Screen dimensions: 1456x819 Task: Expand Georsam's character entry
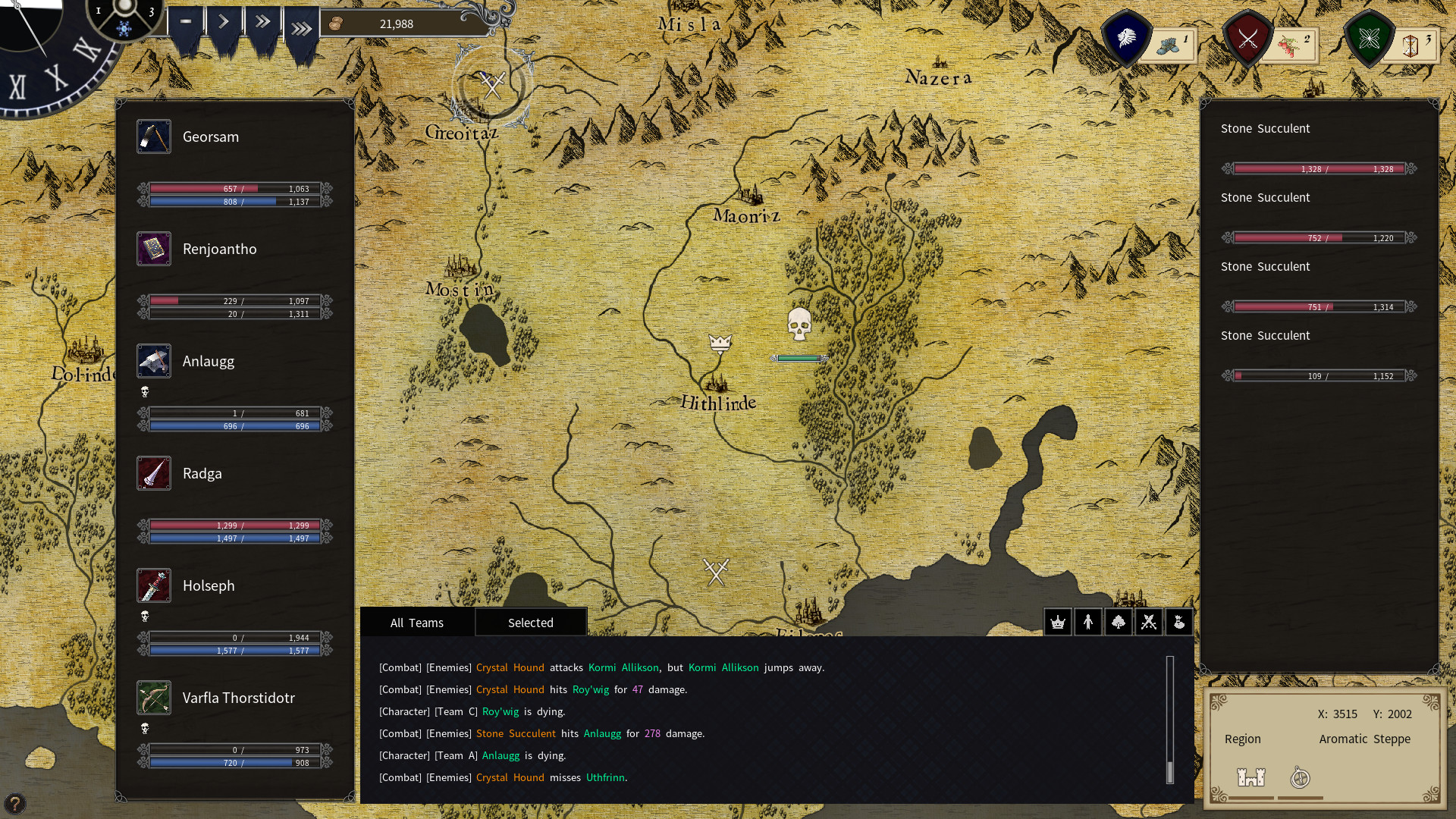(210, 137)
